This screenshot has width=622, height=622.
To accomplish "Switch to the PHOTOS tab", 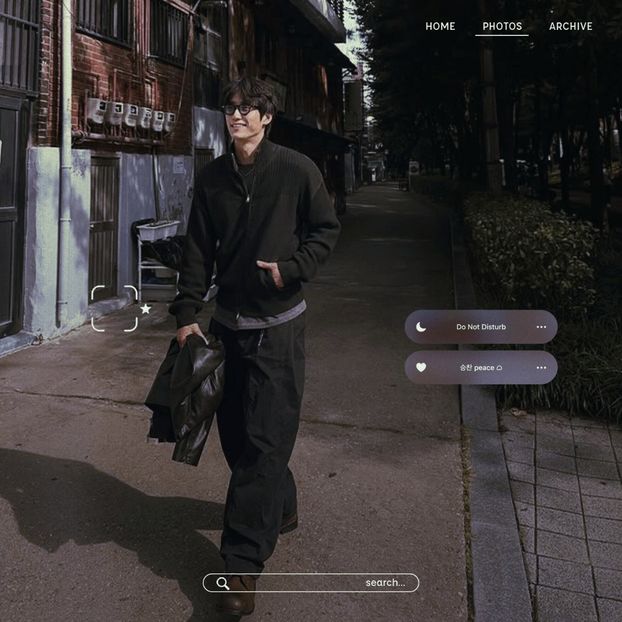I will pyautogui.click(x=502, y=27).
